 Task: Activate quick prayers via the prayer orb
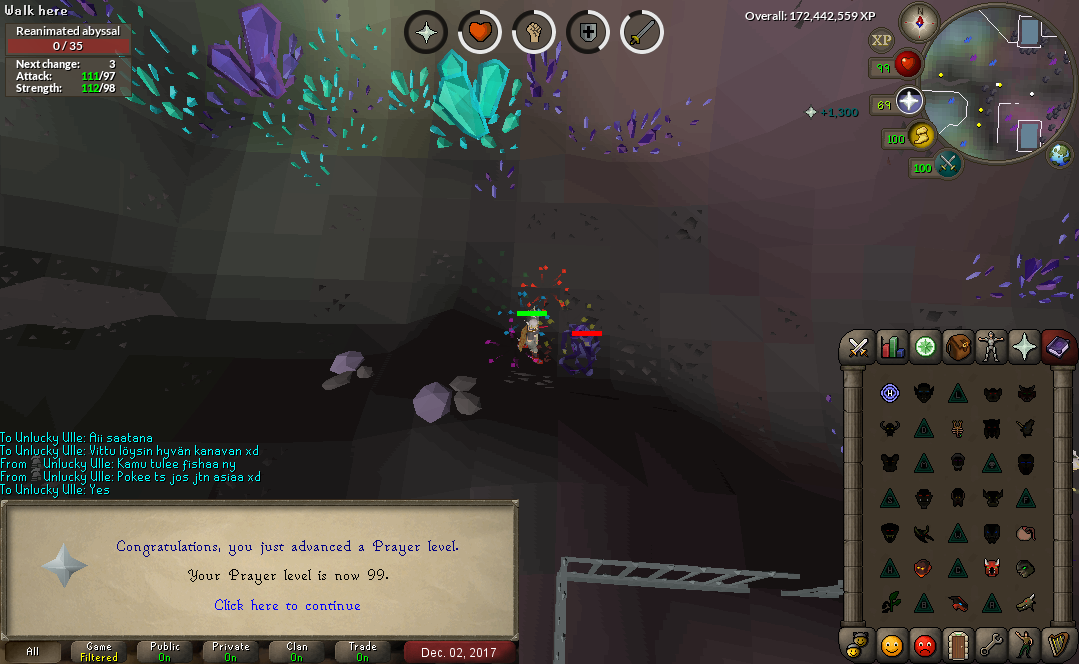[x=908, y=101]
